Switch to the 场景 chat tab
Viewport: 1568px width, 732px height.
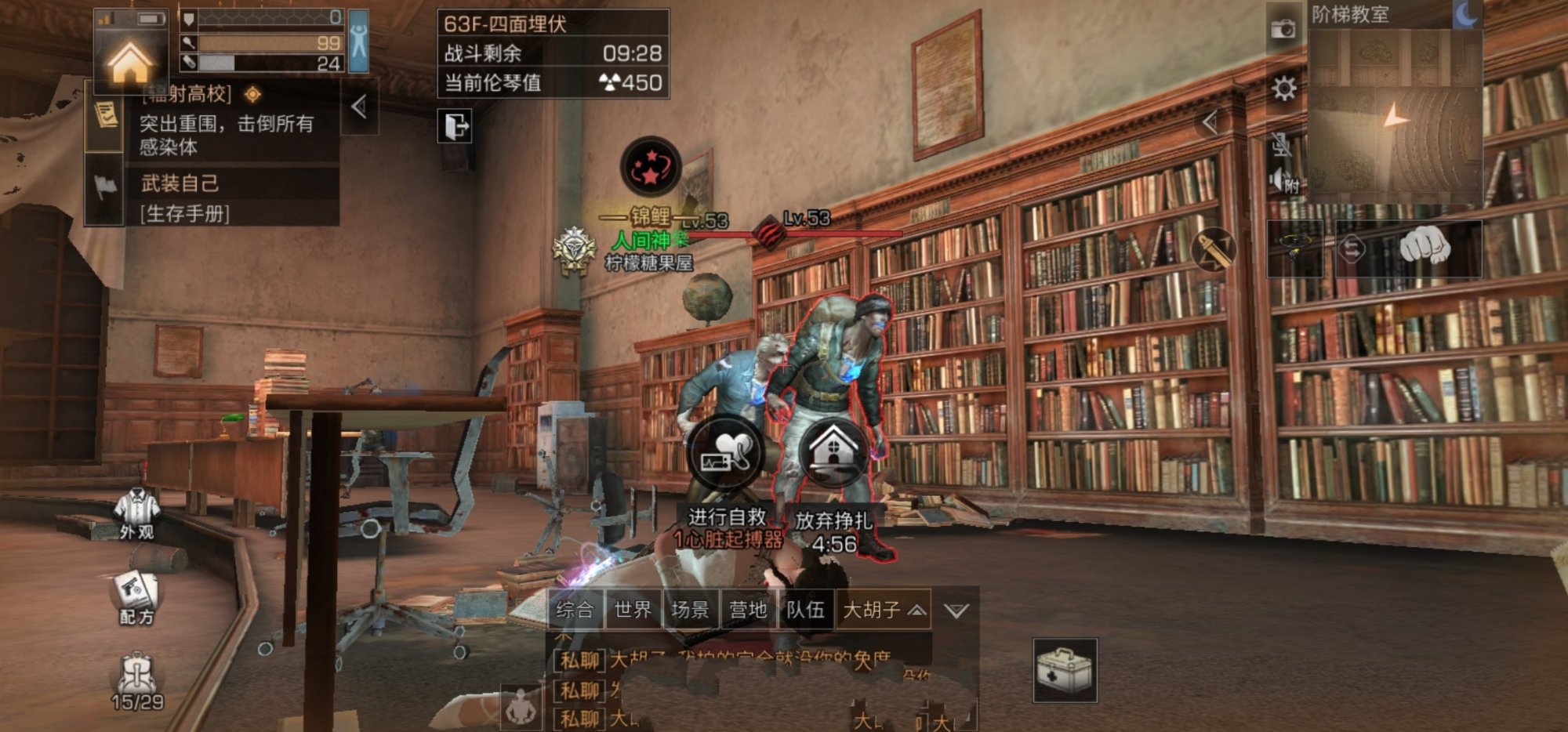pyautogui.click(x=690, y=610)
